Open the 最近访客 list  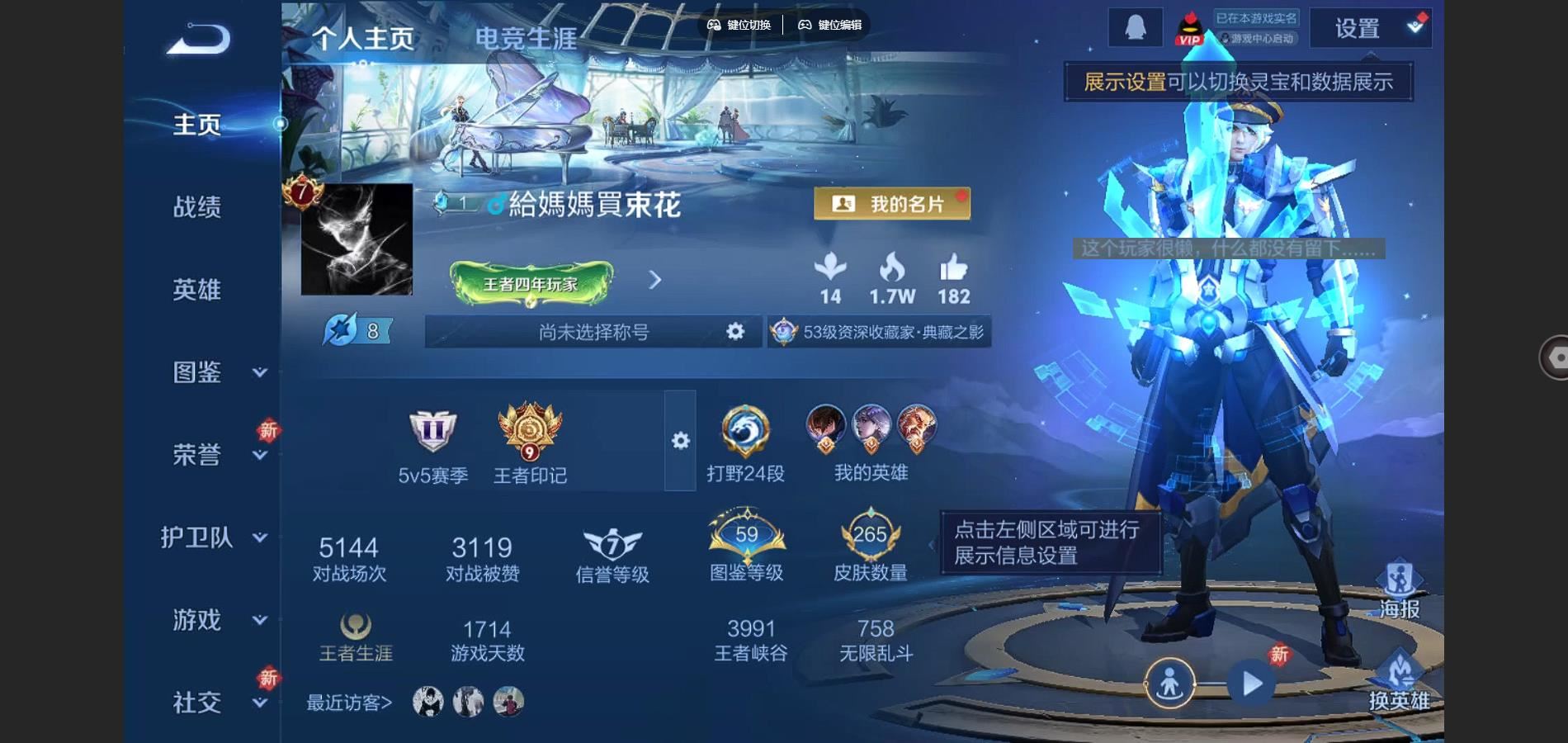349,703
